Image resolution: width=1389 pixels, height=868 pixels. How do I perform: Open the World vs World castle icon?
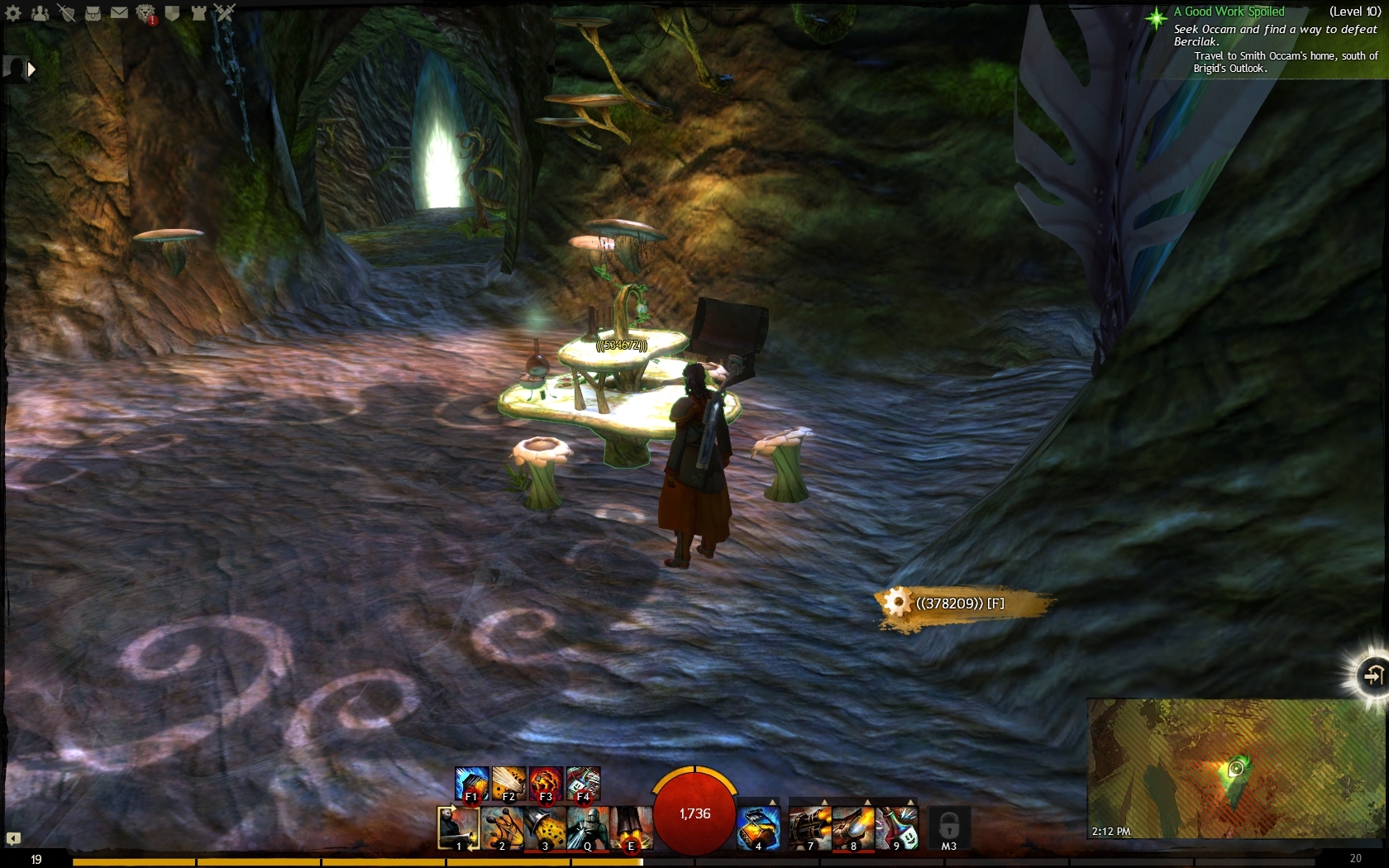coord(198,12)
